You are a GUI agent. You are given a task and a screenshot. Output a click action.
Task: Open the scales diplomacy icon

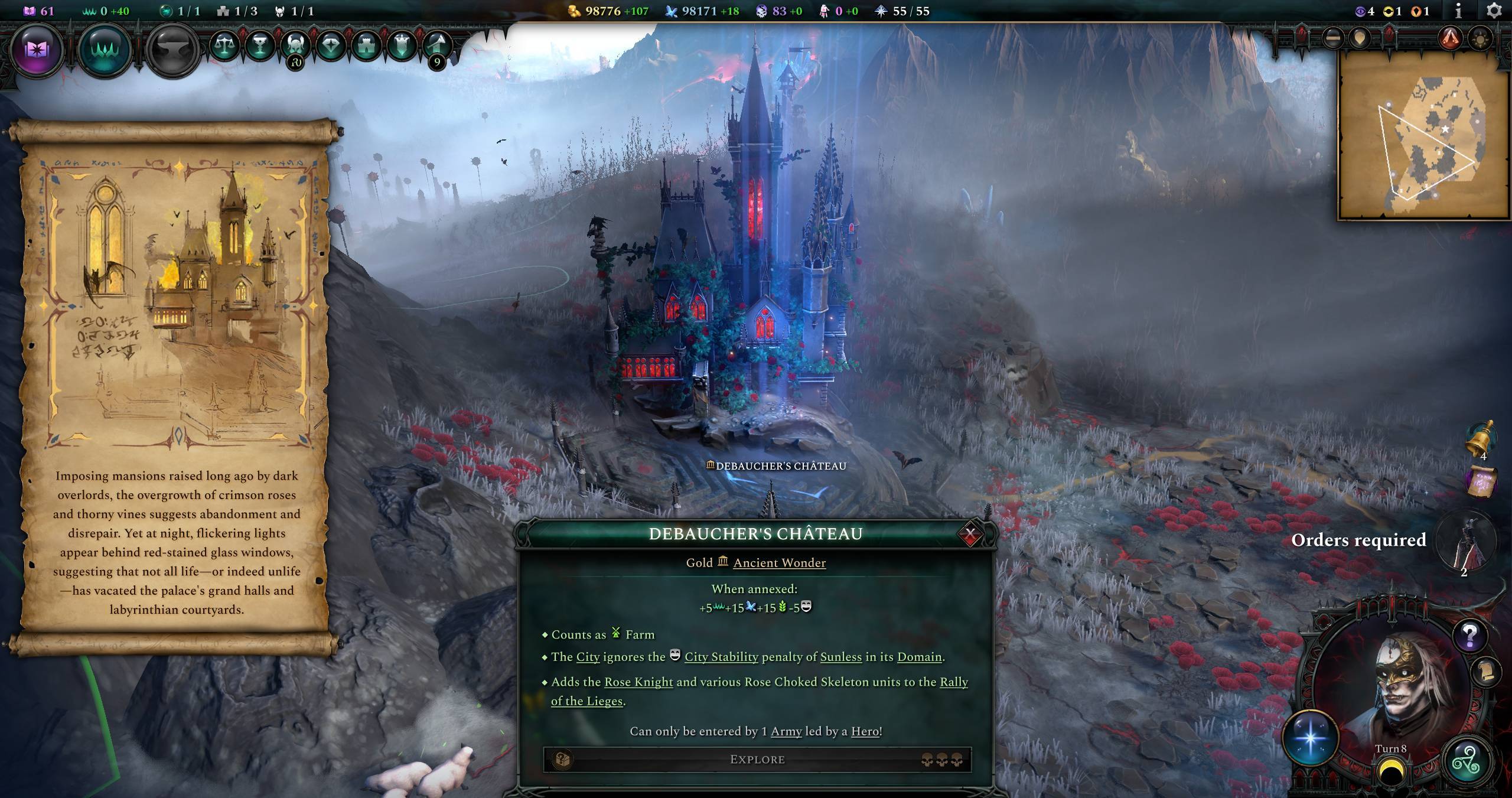tap(225, 45)
